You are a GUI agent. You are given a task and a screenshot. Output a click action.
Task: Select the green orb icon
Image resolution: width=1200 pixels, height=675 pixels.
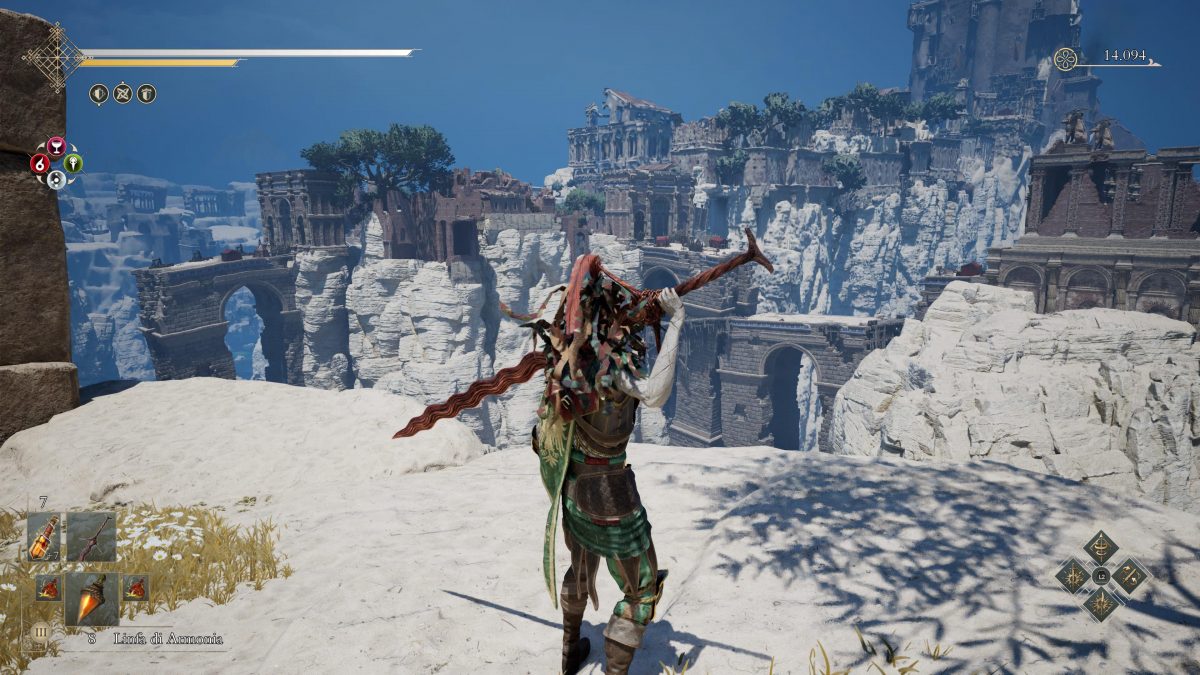73,163
